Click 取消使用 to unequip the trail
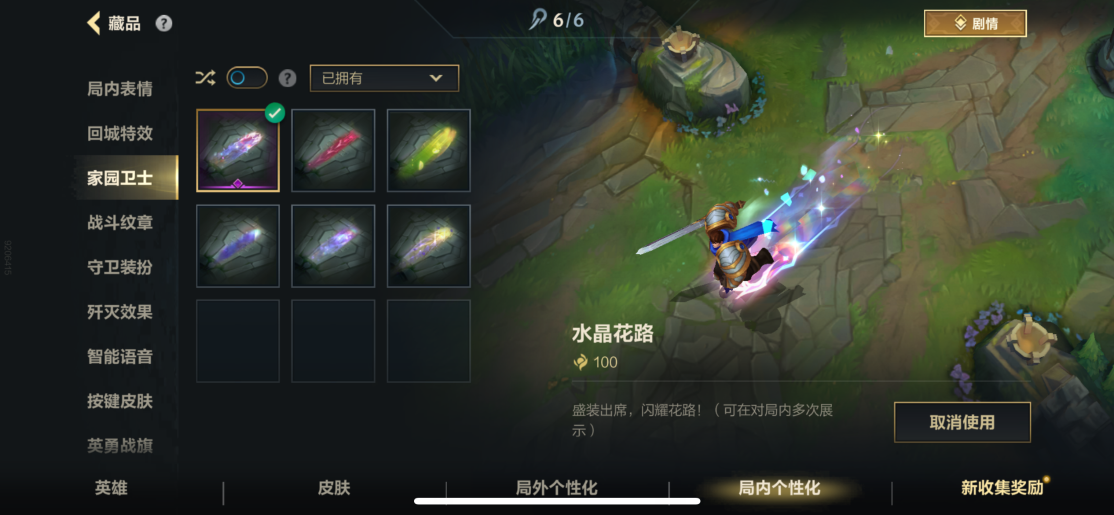The height and width of the screenshot is (515, 1114). pyautogui.click(x=961, y=422)
